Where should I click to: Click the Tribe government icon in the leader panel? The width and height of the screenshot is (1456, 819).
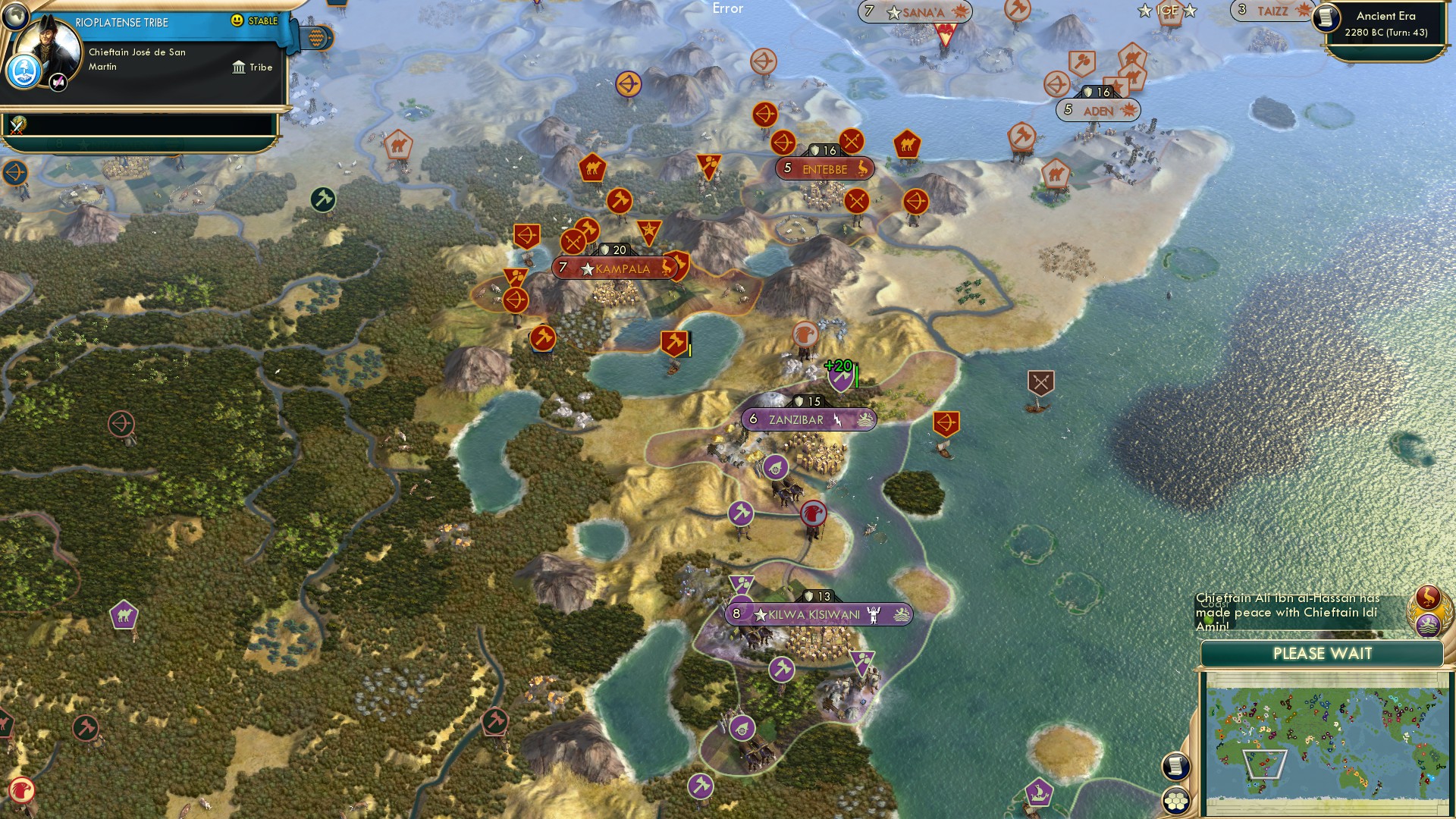point(240,67)
